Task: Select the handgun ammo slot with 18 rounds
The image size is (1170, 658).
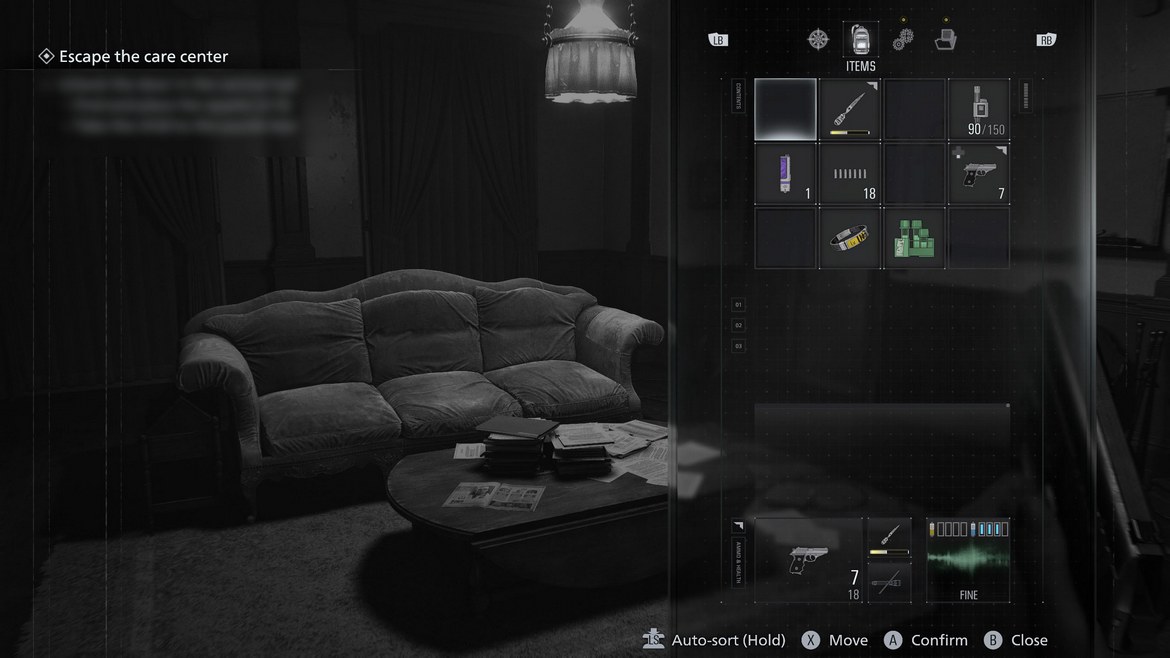Action: pyautogui.click(x=850, y=174)
